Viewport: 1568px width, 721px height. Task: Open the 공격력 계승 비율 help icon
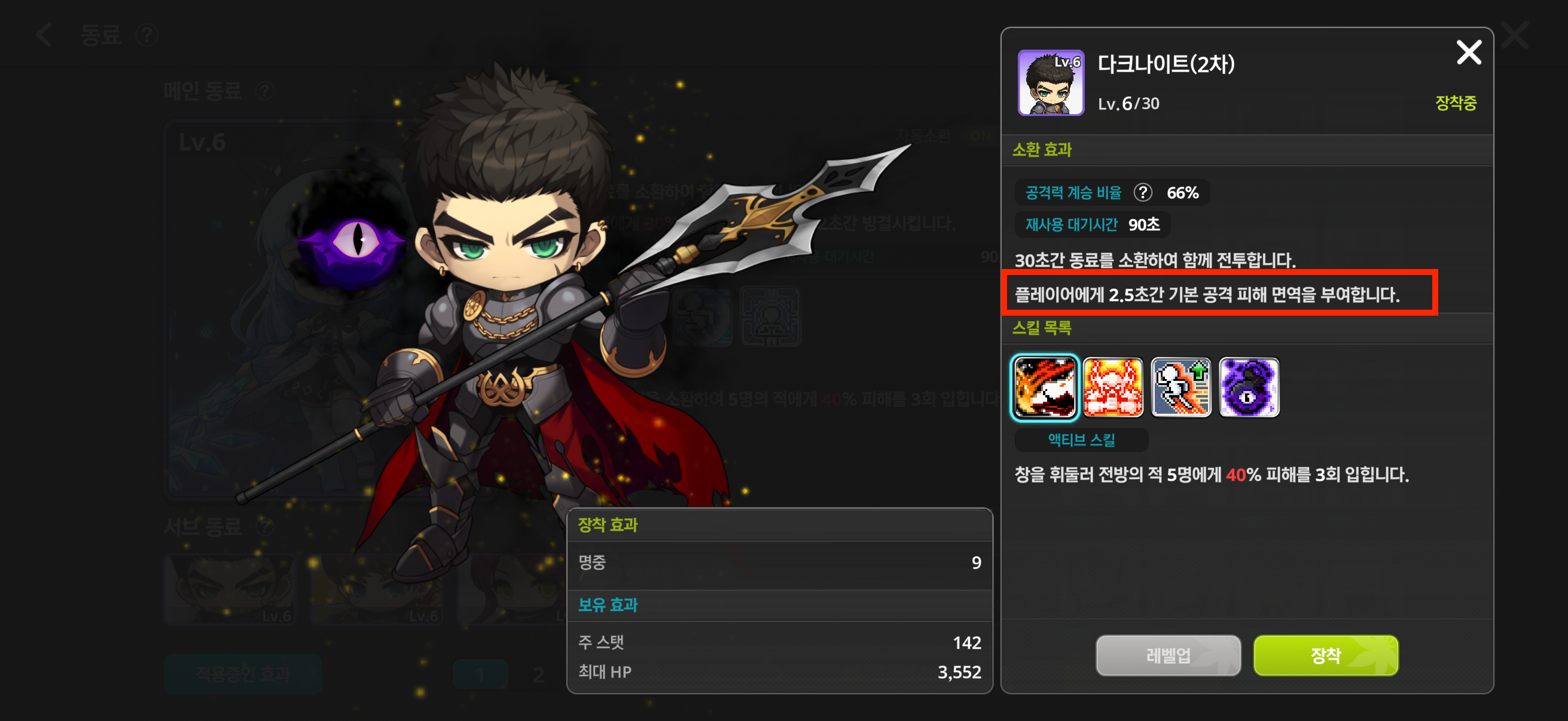[x=1144, y=192]
